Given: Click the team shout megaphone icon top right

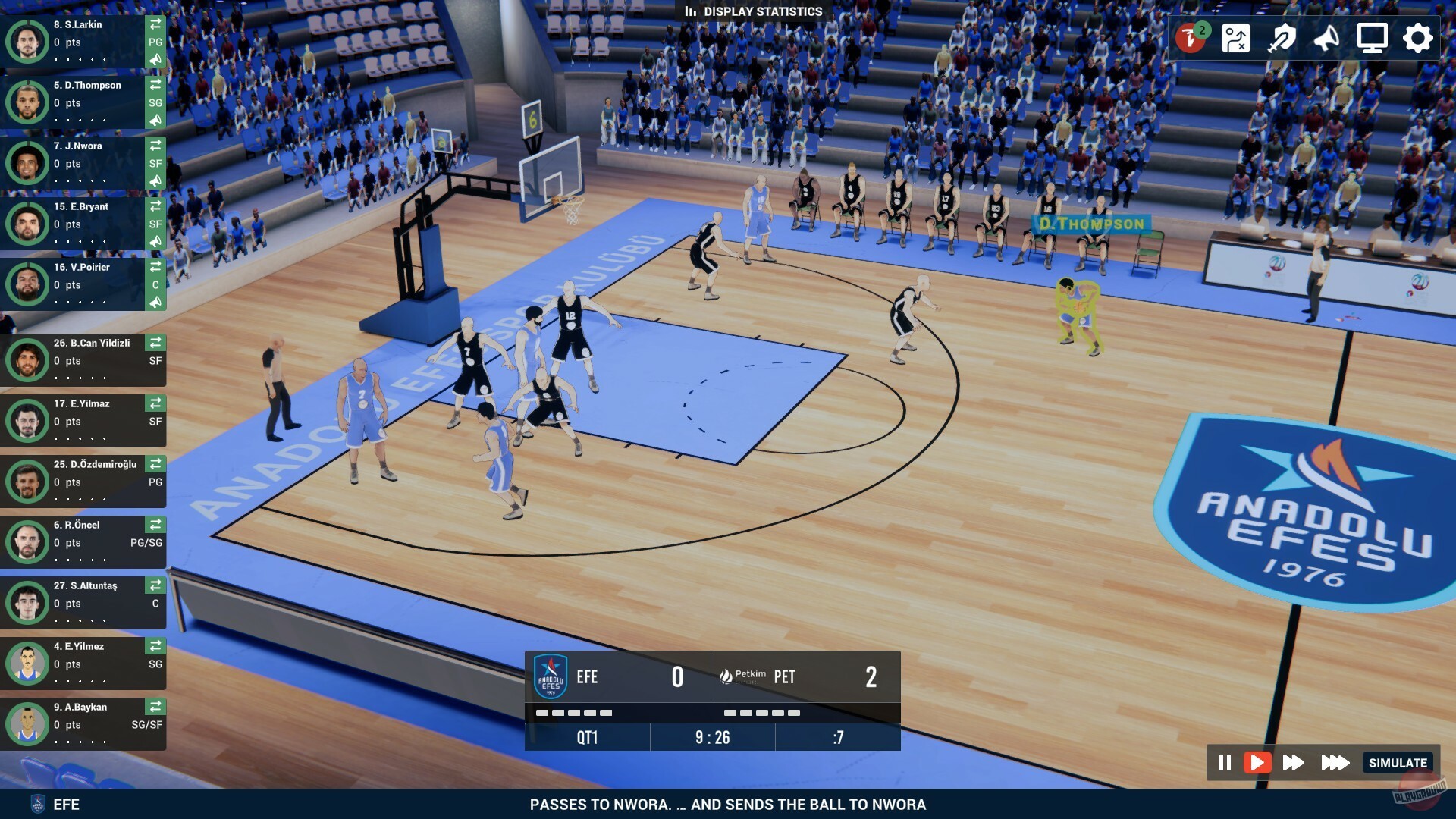Looking at the screenshot, I should [x=1325, y=36].
